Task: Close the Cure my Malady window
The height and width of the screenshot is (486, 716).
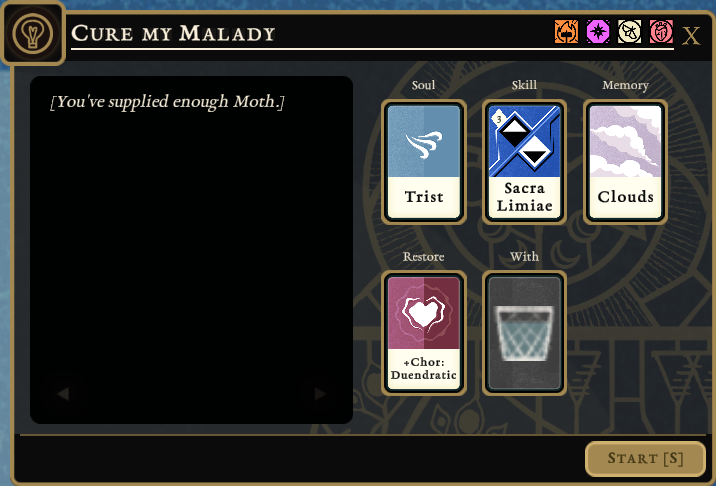Action: click(x=691, y=36)
